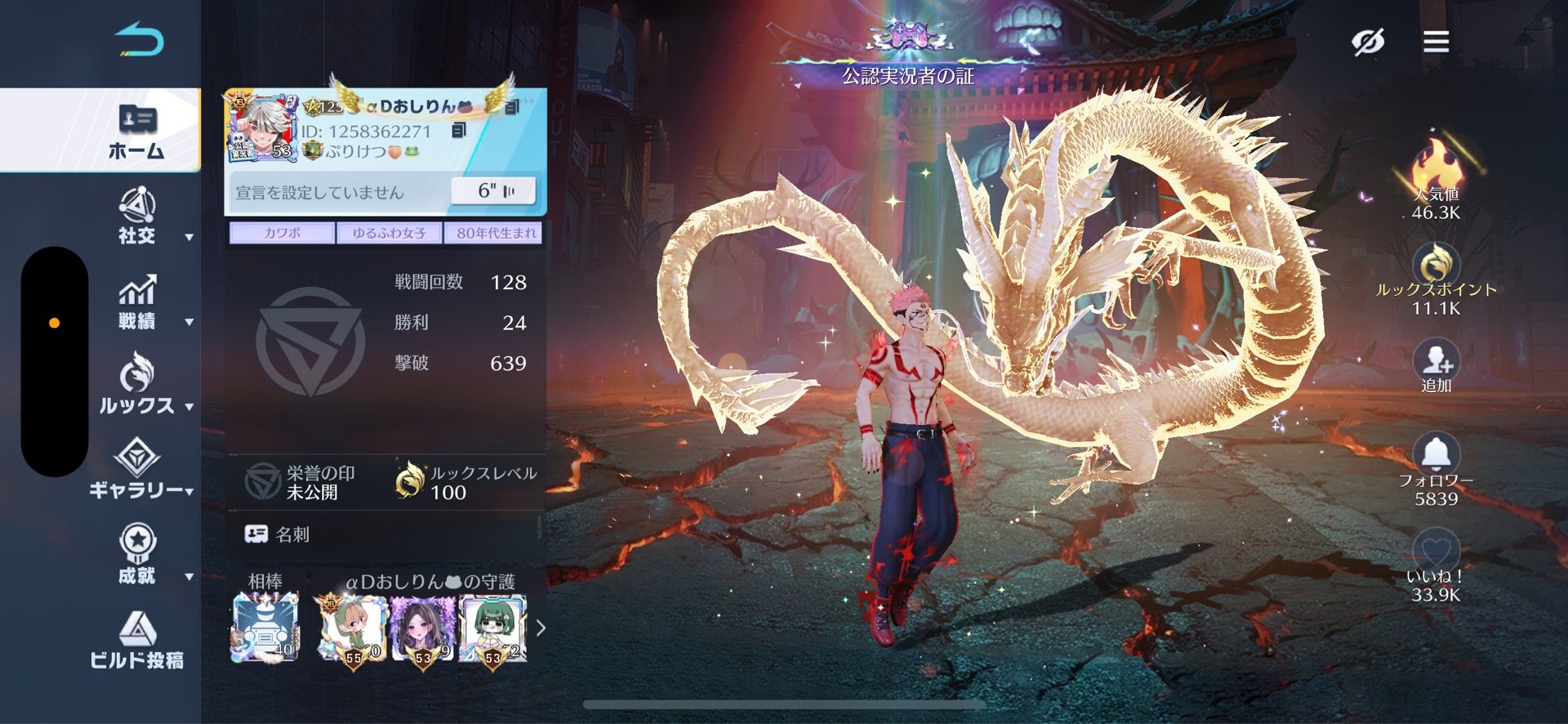This screenshot has height=724, width=1568.
Task: Go back with the return arrow
Action: click(139, 41)
